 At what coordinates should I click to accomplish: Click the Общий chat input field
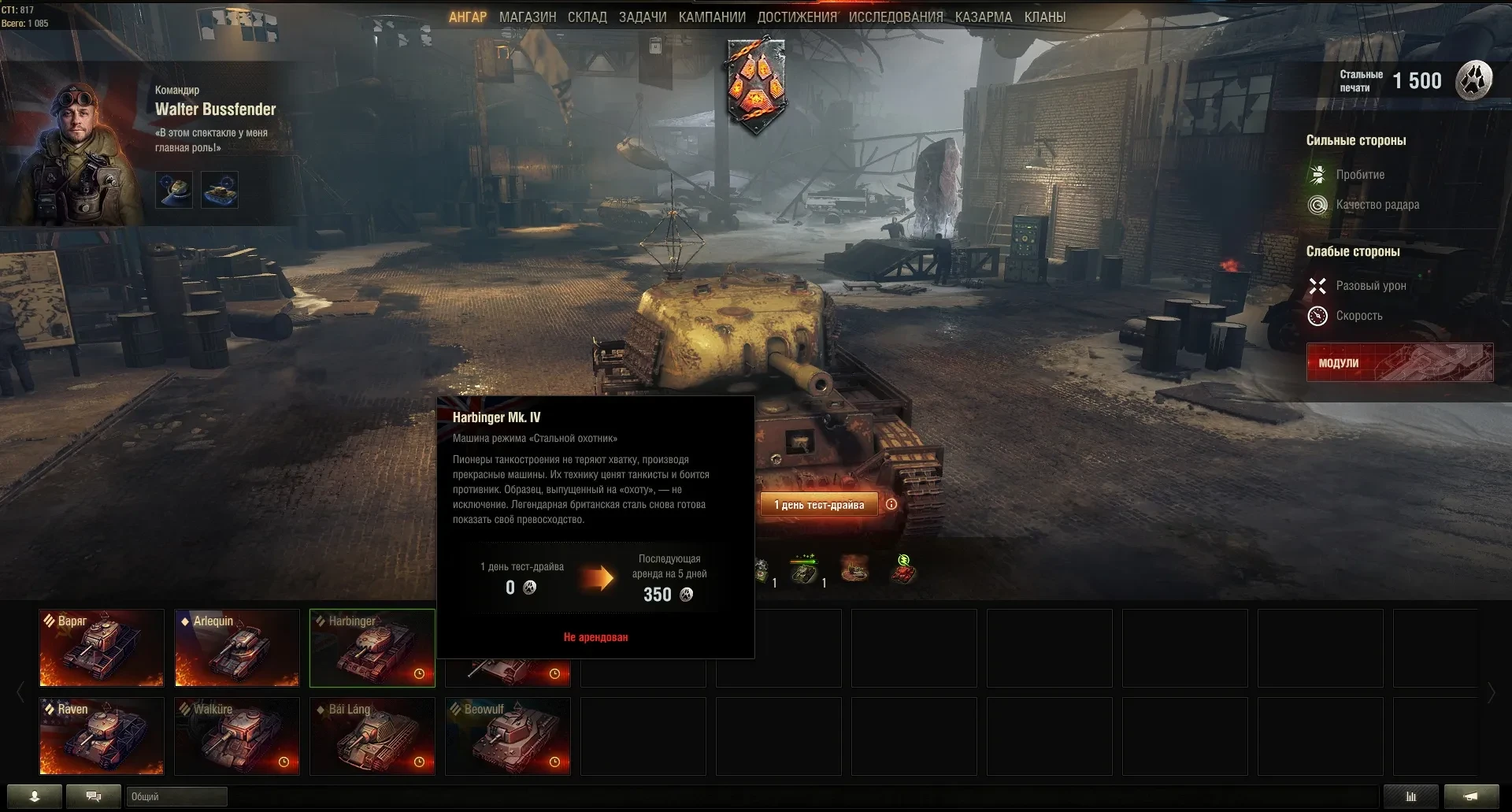point(176,796)
